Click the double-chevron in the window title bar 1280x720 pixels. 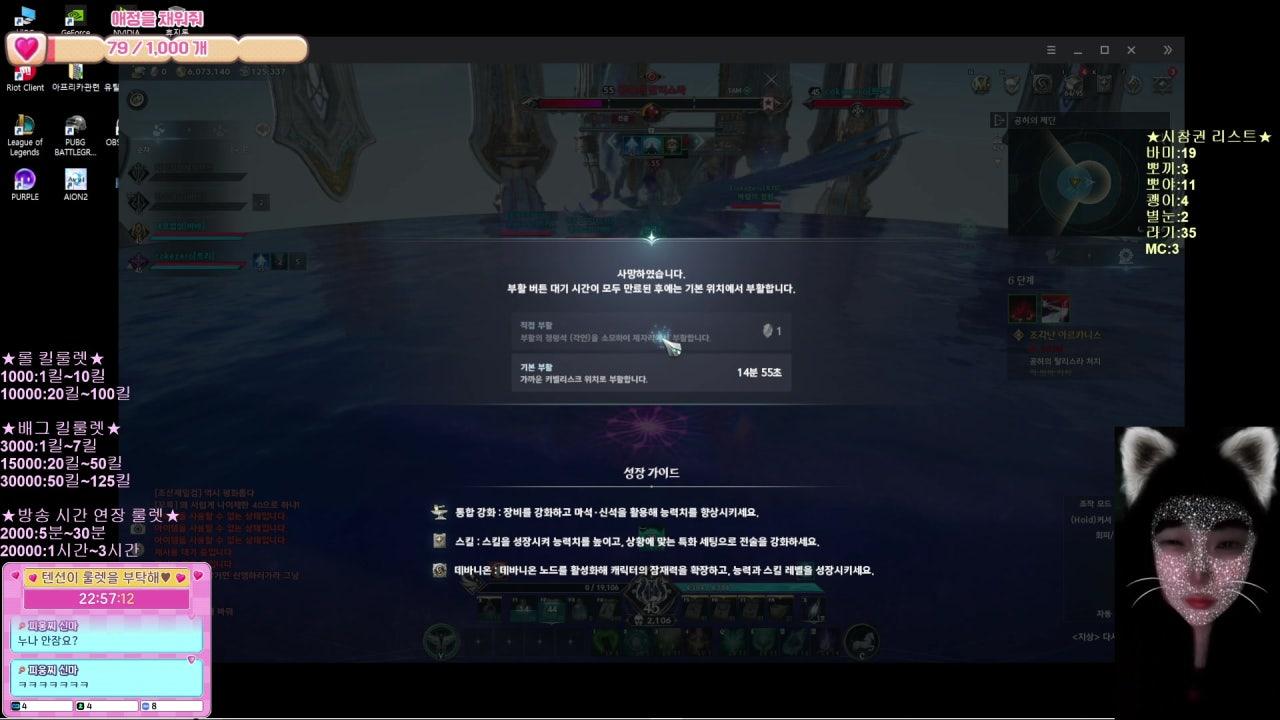pyautogui.click(x=1166, y=49)
